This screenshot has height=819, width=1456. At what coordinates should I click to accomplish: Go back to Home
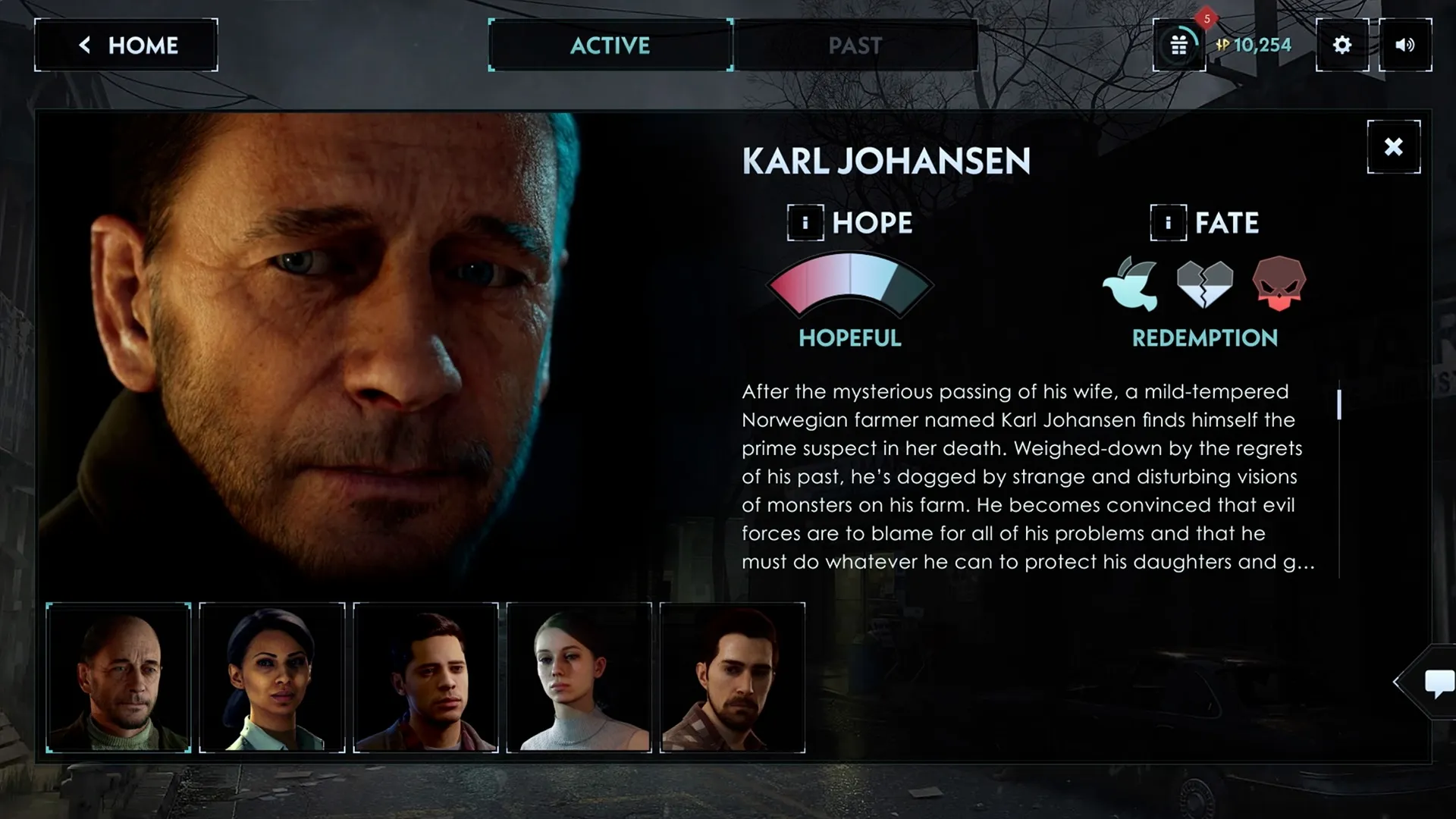[x=126, y=45]
